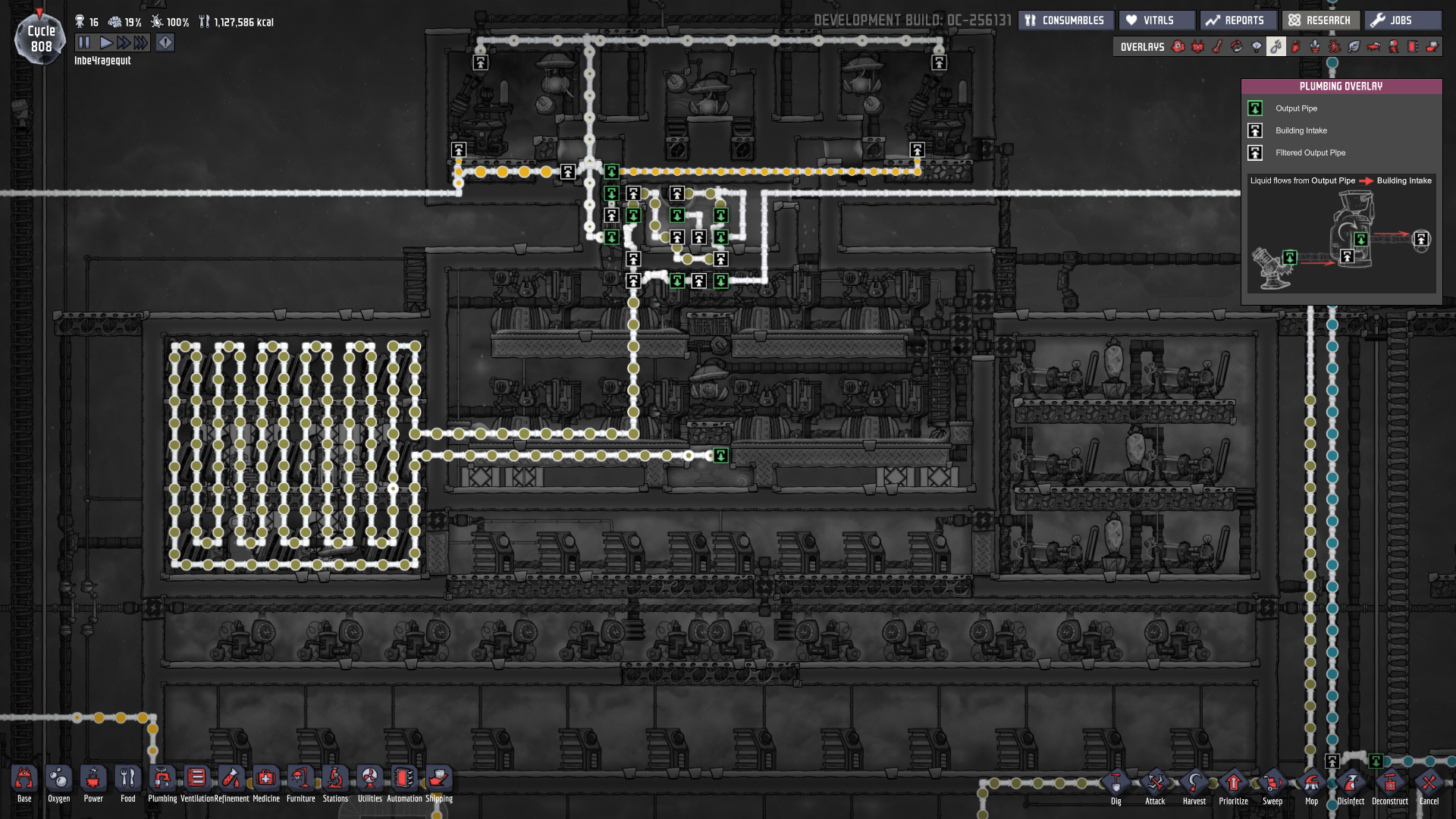1456x819 pixels.
Task: Open the Research screen
Action: click(1319, 20)
